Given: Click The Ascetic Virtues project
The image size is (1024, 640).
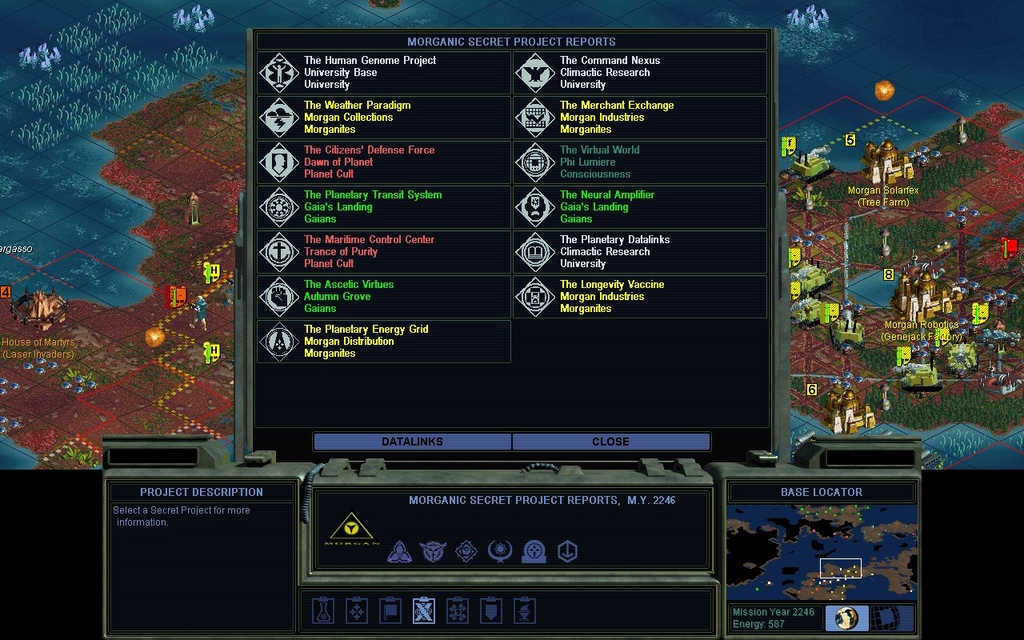Looking at the screenshot, I should 384,297.
